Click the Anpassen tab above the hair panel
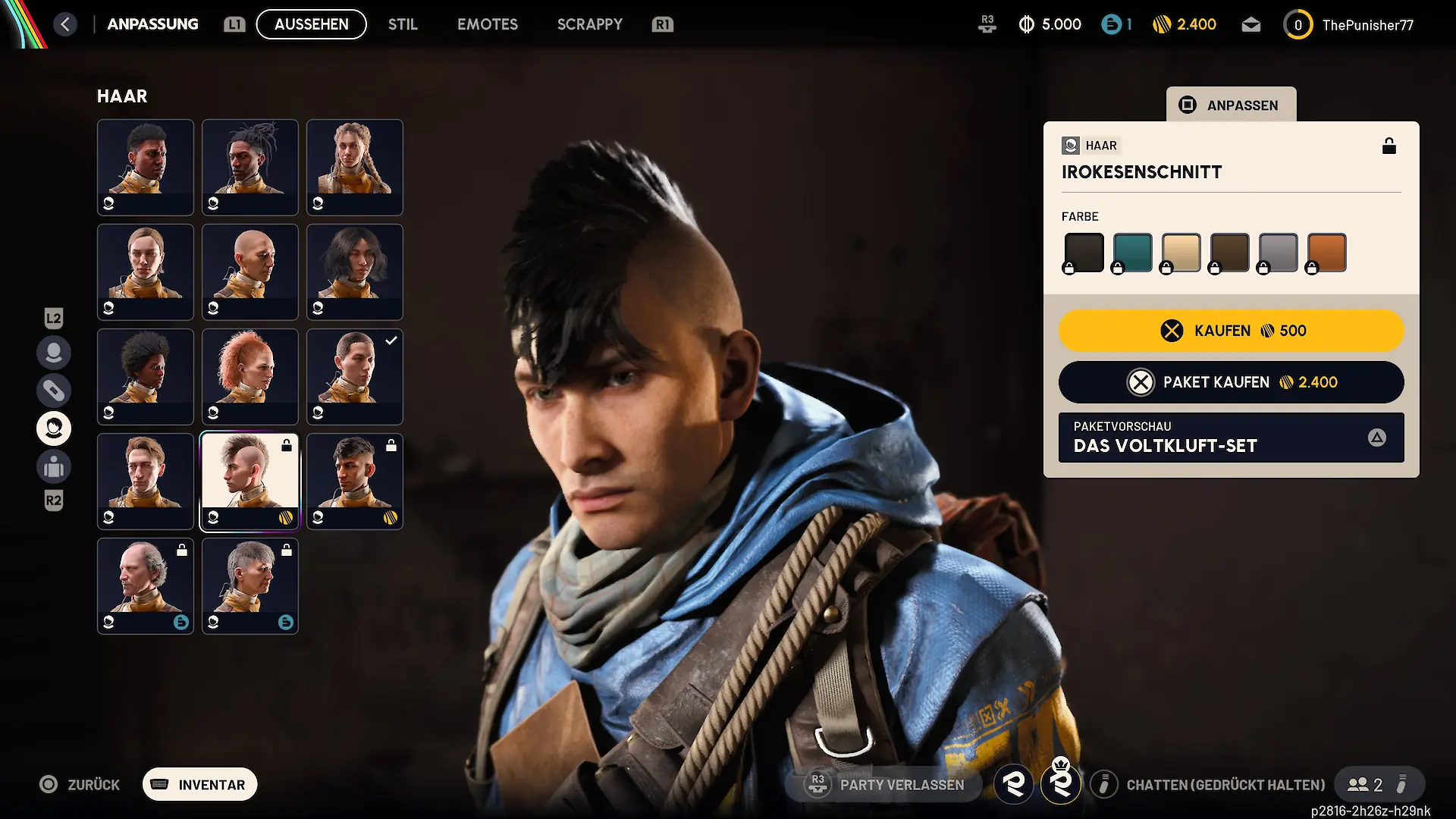This screenshot has height=819, width=1456. pos(1231,105)
